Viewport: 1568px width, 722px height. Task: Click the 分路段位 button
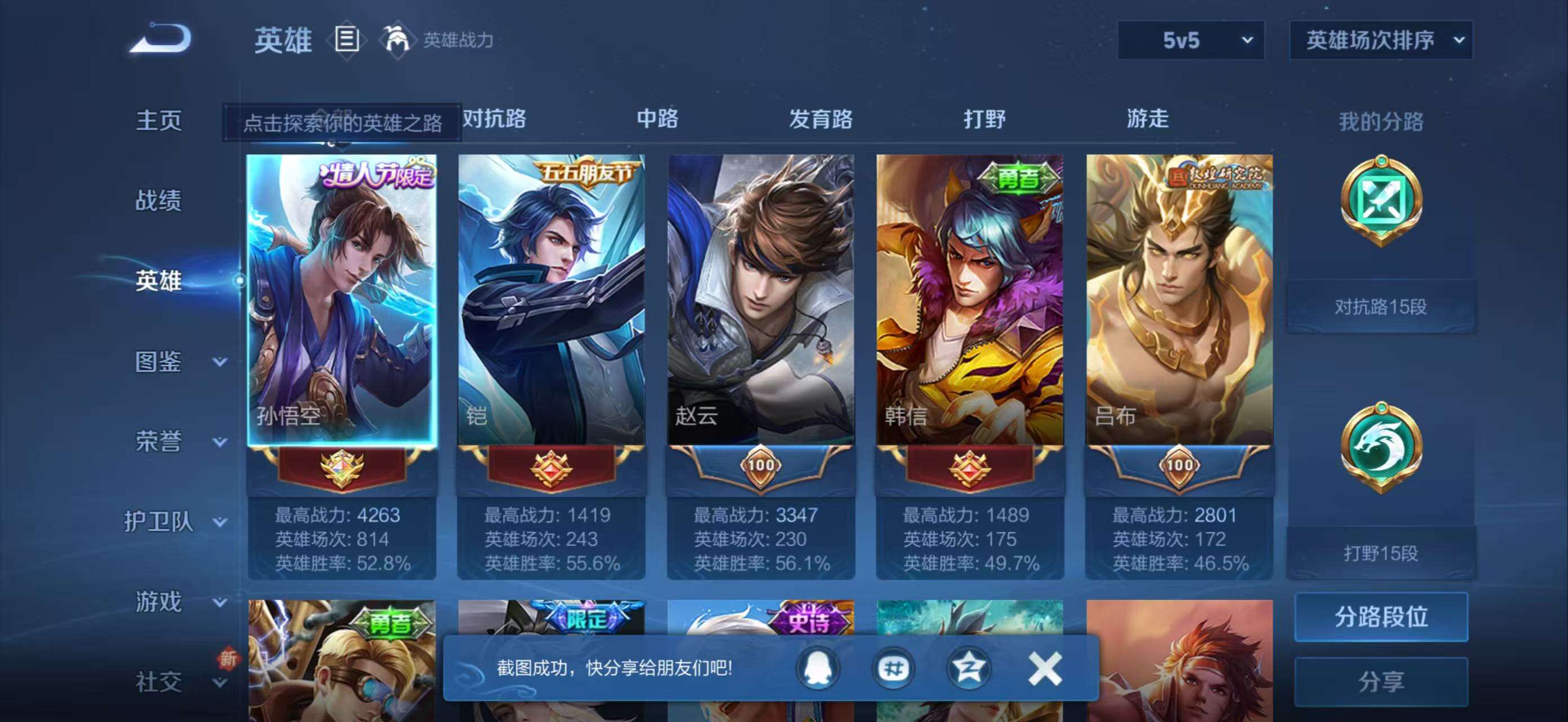click(1380, 617)
